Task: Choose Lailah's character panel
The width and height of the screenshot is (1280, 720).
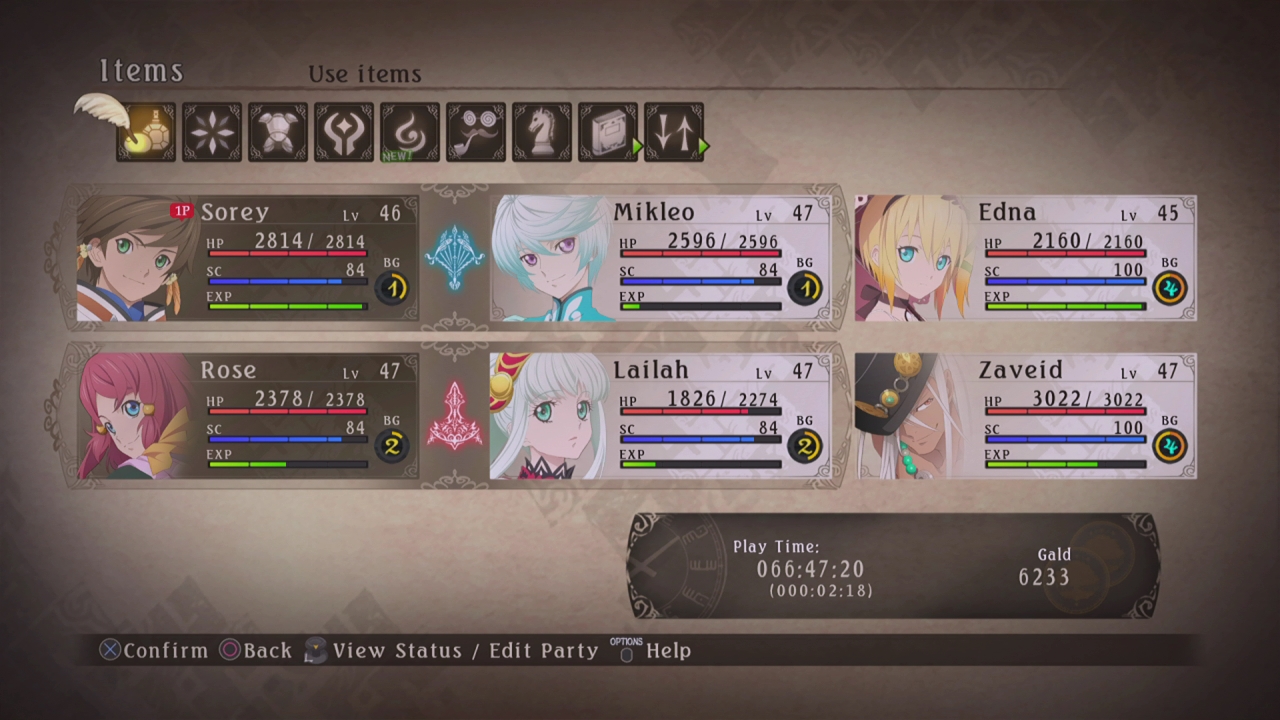Action: [660, 416]
